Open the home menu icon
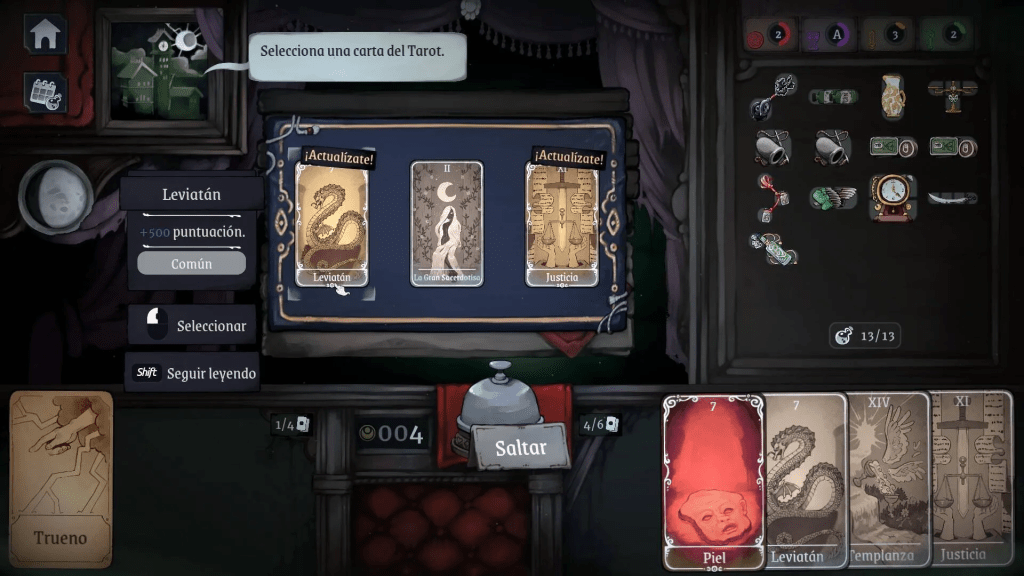 pos(45,34)
